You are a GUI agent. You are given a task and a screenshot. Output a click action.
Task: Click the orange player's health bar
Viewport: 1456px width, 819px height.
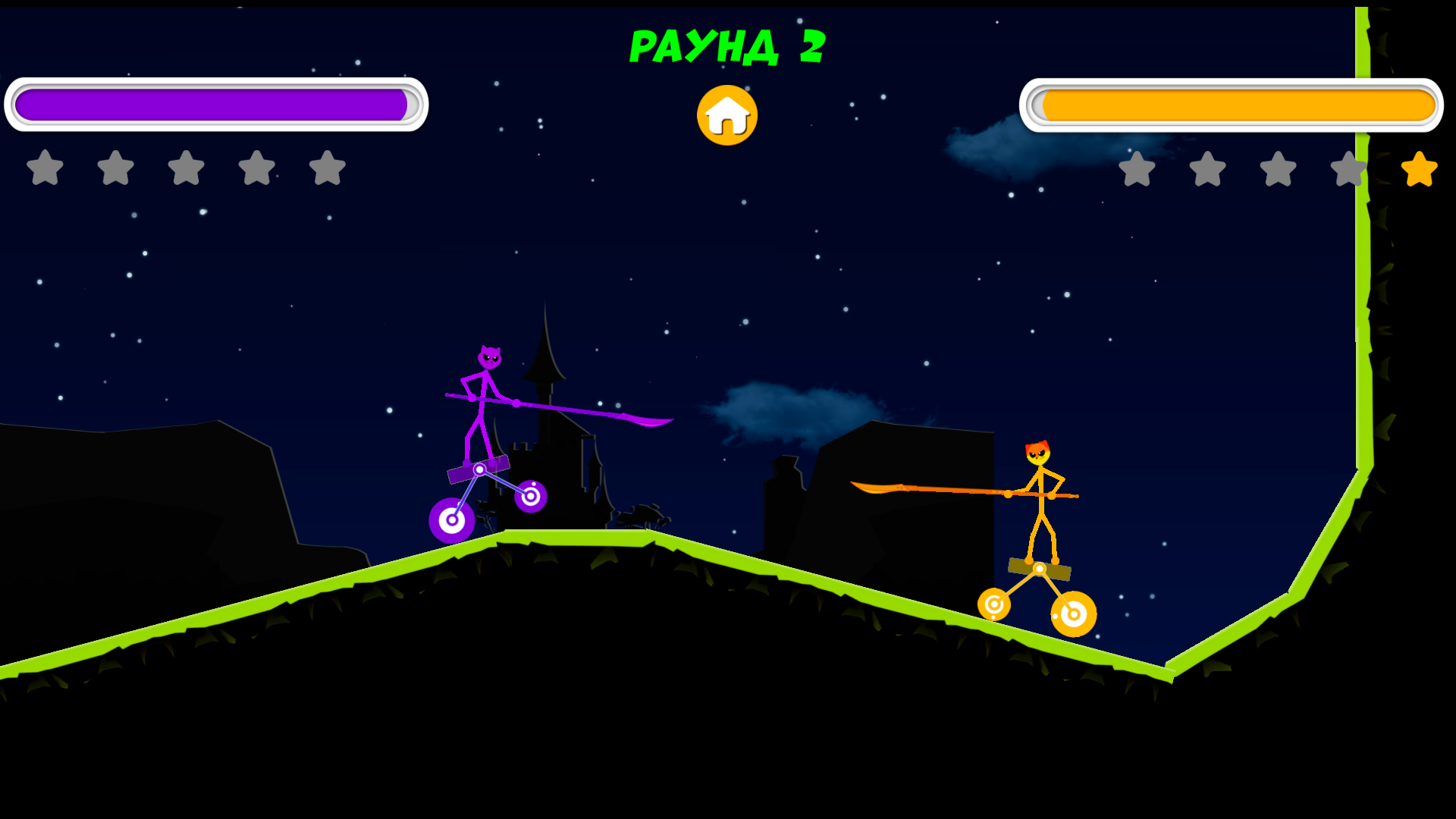pyautogui.click(x=1234, y=103)
